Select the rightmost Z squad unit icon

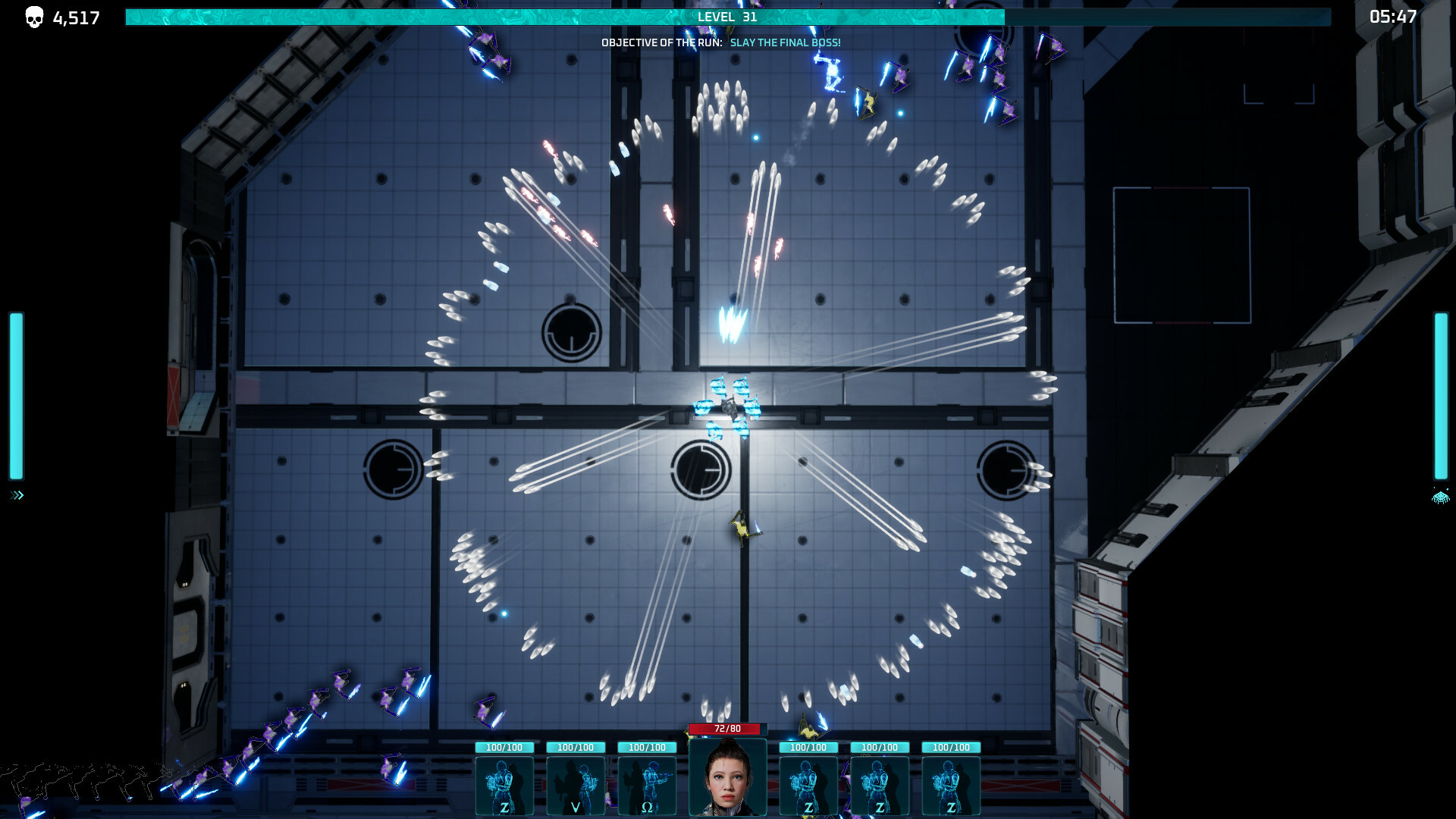pos(952,785)
